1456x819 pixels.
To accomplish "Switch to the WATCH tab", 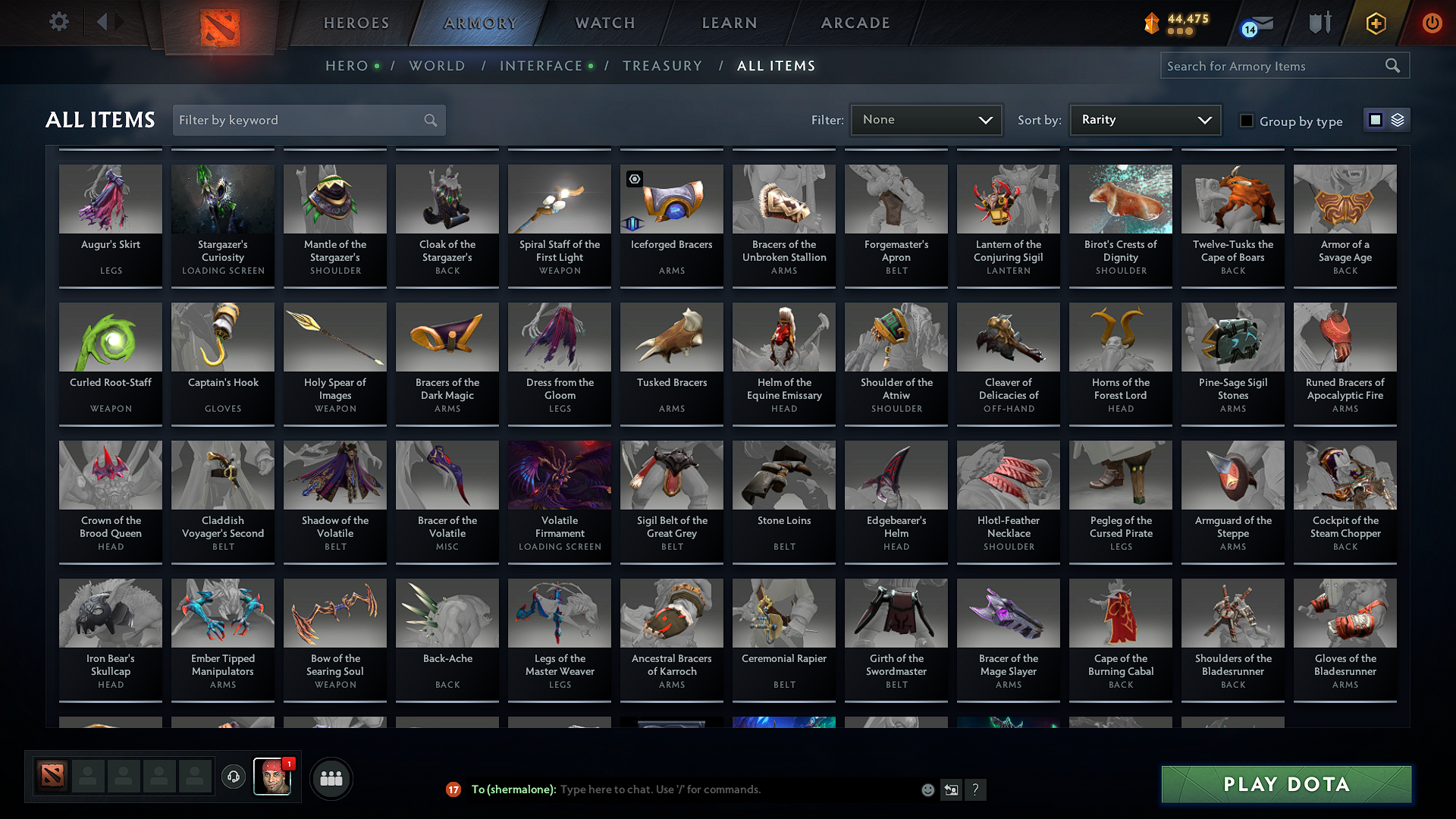I will point(604,23).
